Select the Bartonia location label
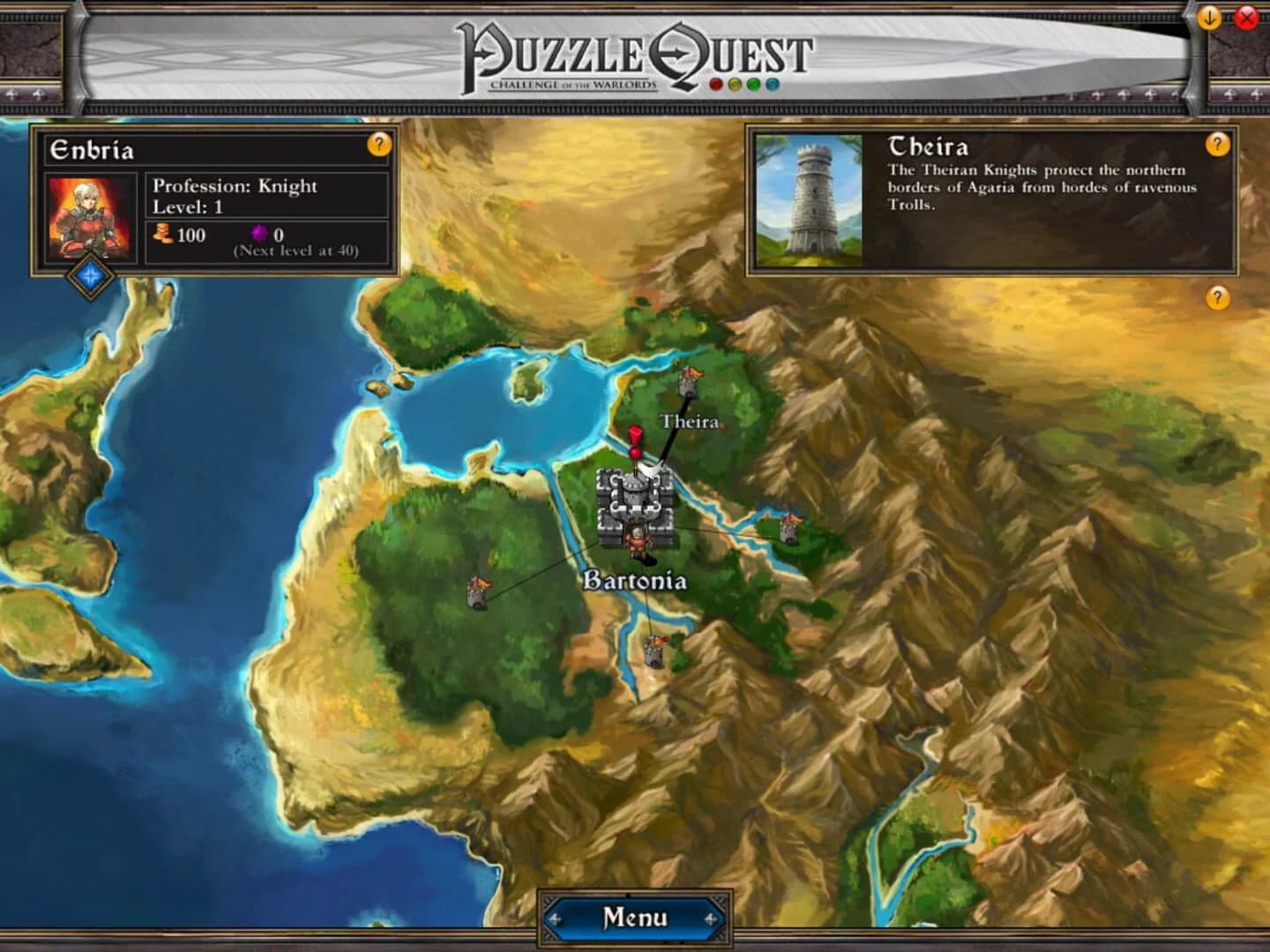The image size is (1270, 952). pos(638,580)
